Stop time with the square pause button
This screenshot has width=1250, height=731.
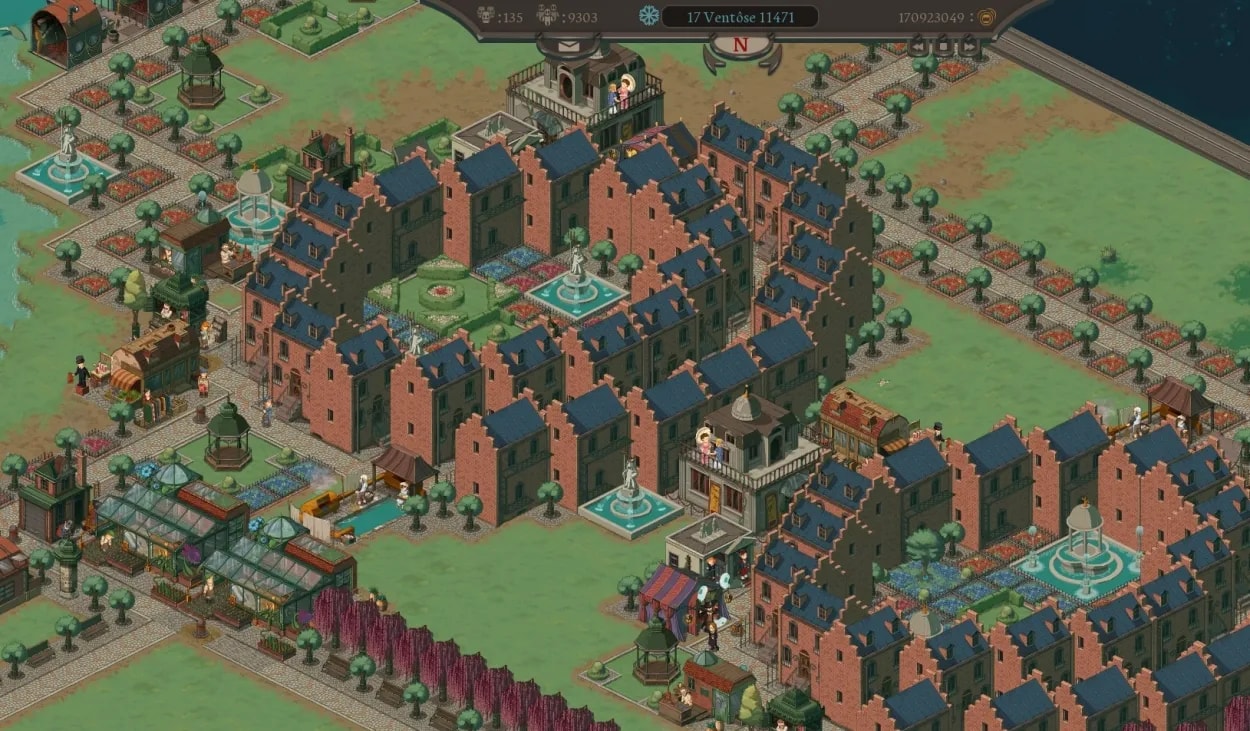(943, 46)
